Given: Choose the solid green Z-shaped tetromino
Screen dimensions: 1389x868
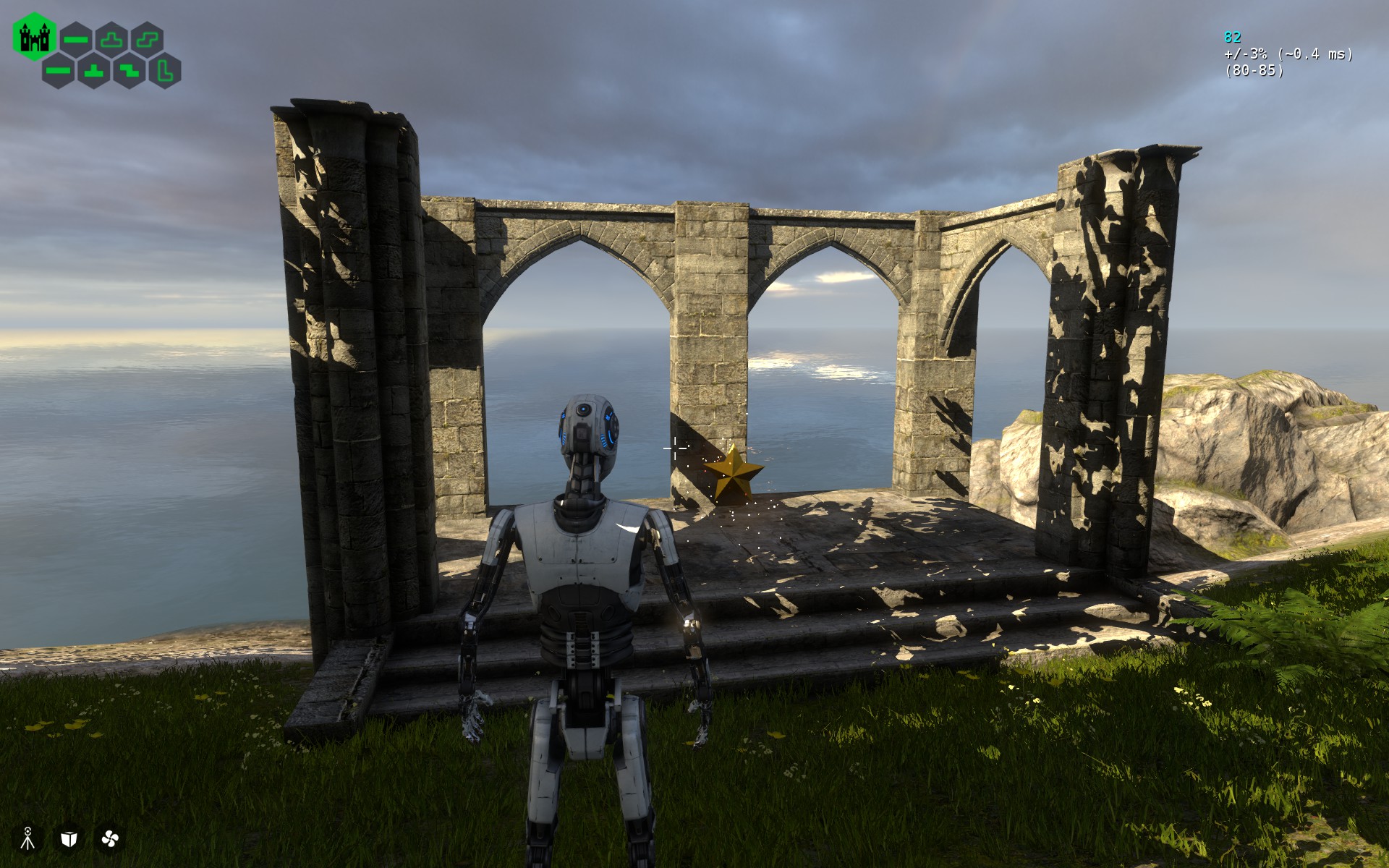Looking at the screenshot, I should pos(129,71).
